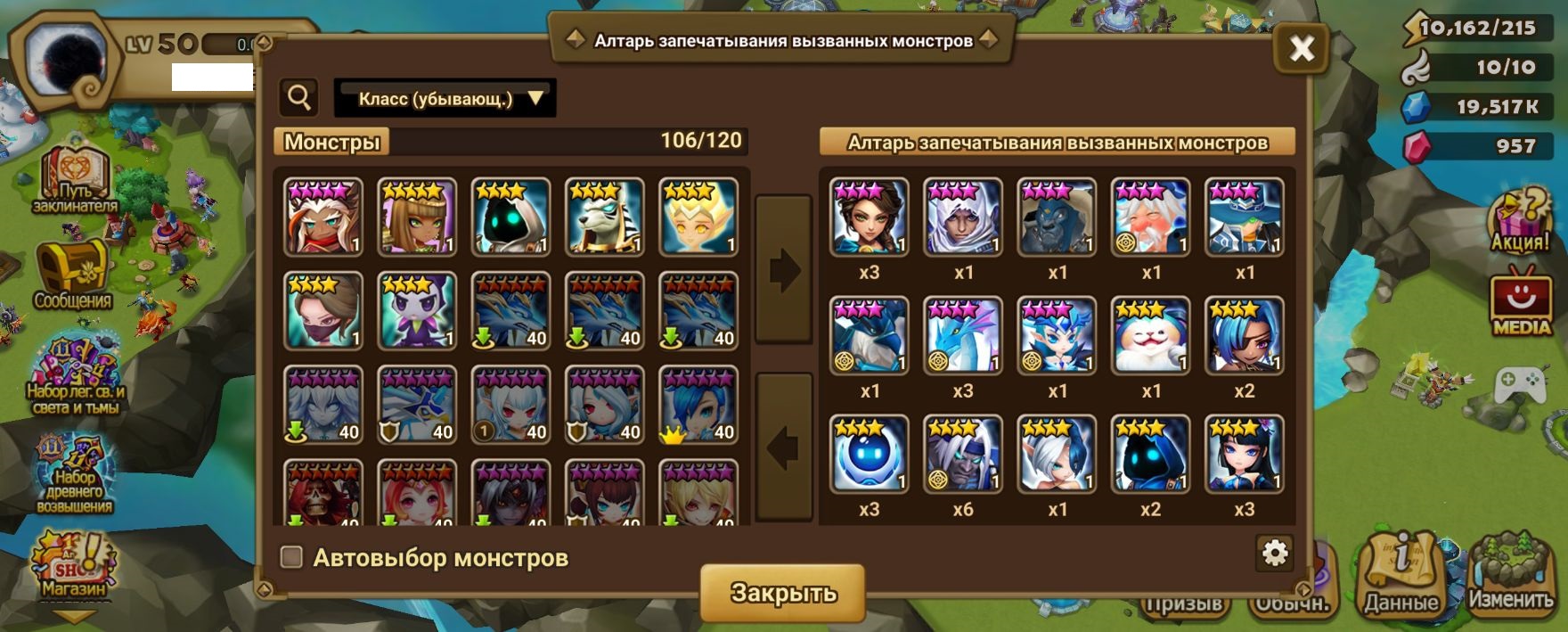Move monster to altar with right arrow

pyautogui.click(x=783, y=270)
